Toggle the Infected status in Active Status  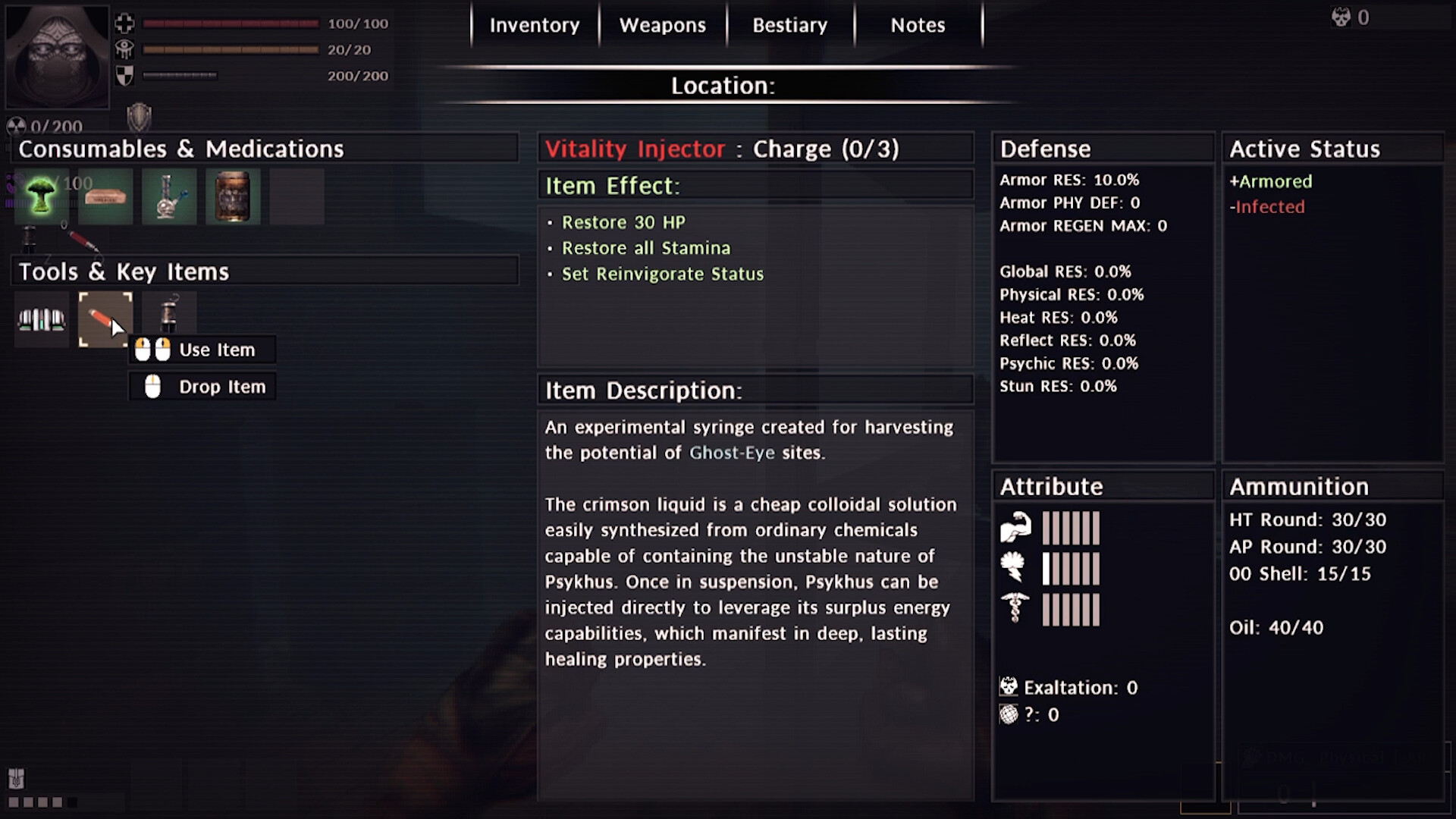point(1267,207)
